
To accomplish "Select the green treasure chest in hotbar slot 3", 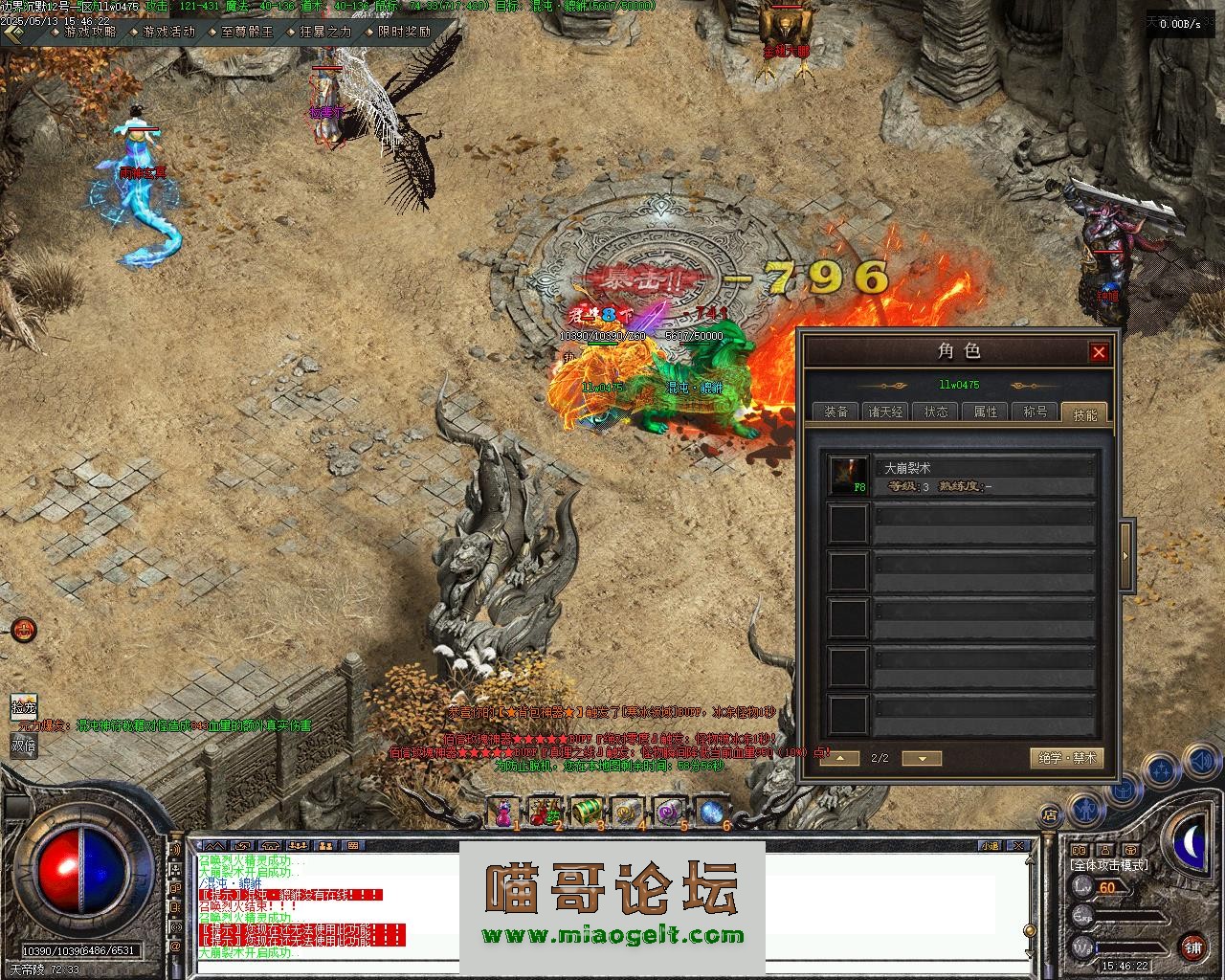I will [587, 813].
